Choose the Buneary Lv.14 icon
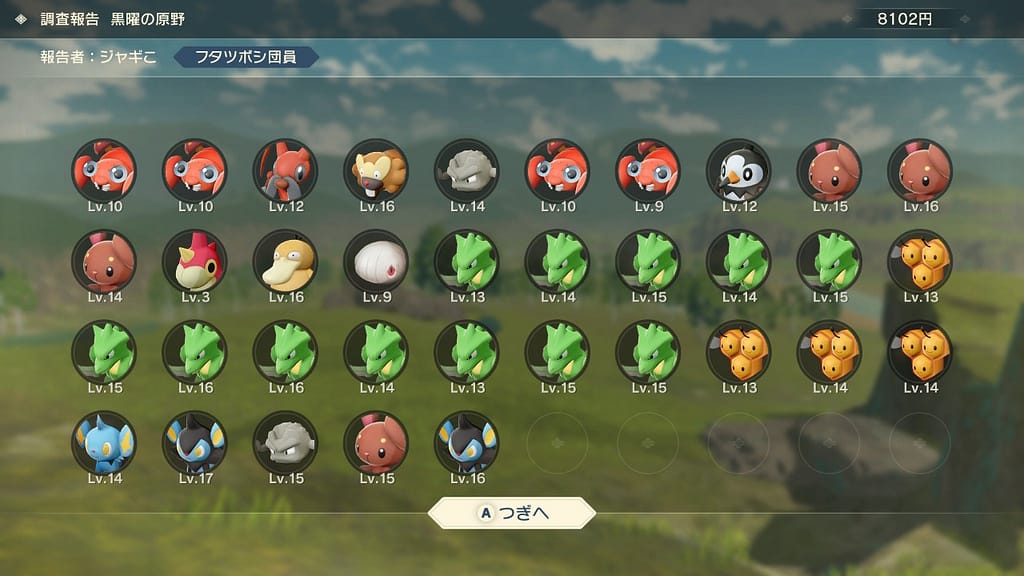 (104, 262)
